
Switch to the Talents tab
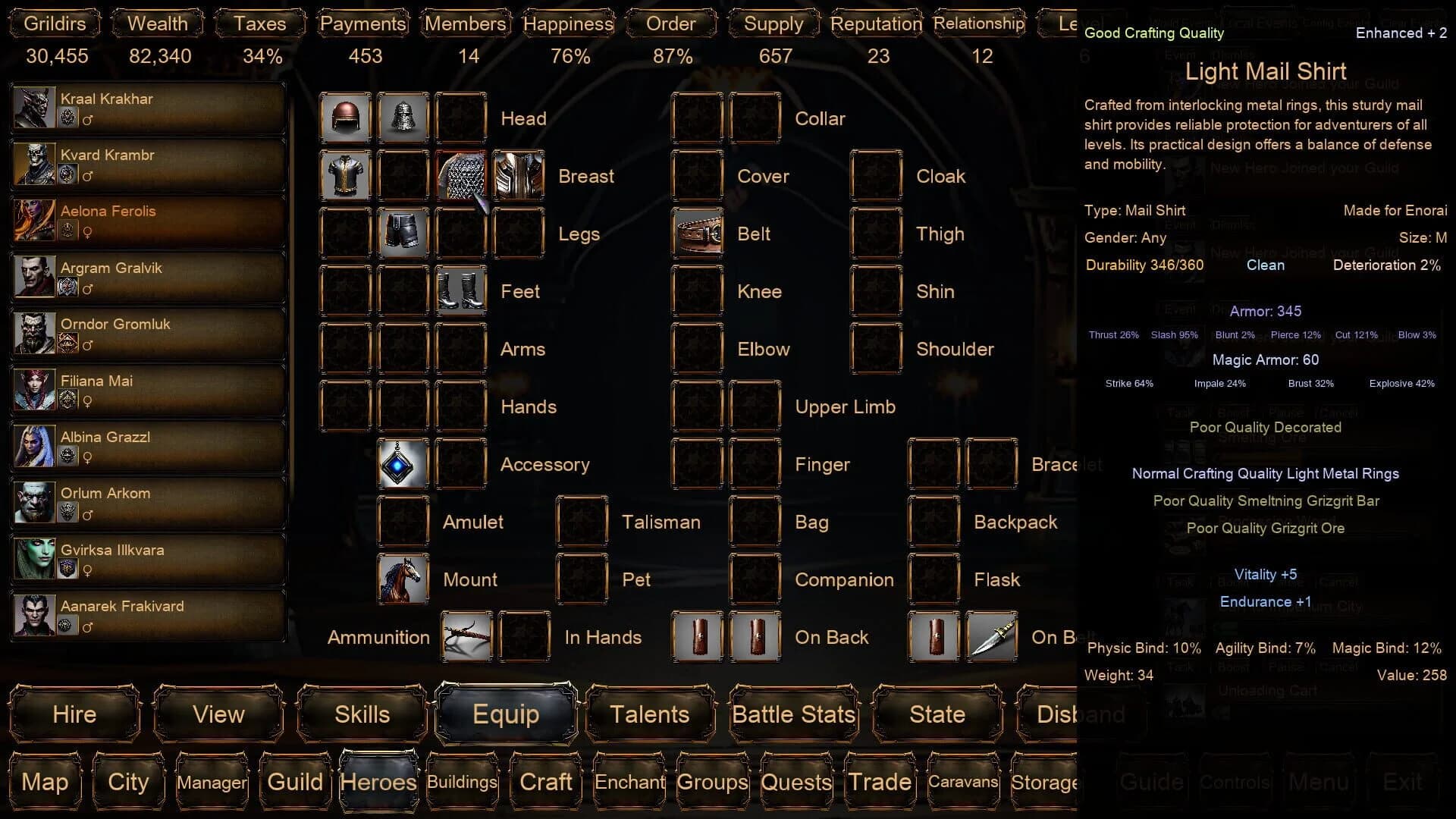(649, 714)
